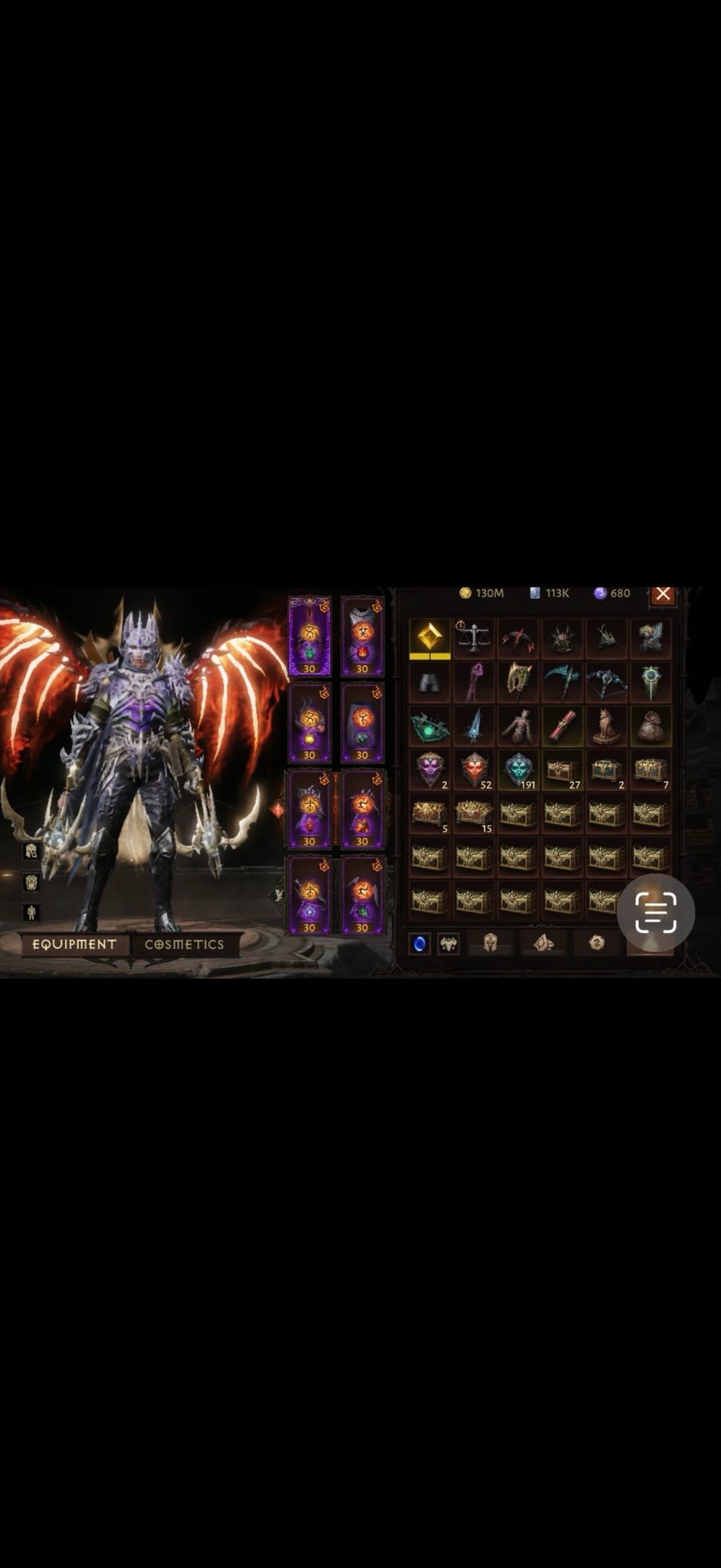Choose the red scroll item
721x1568 pixels.
(563, 727)
